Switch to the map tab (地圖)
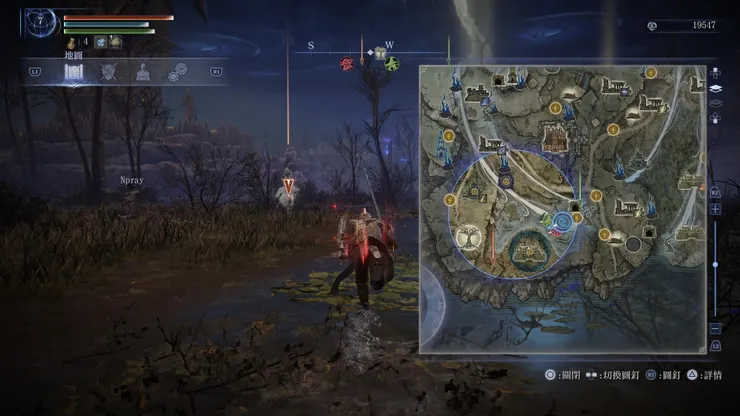 coord(74,71)
